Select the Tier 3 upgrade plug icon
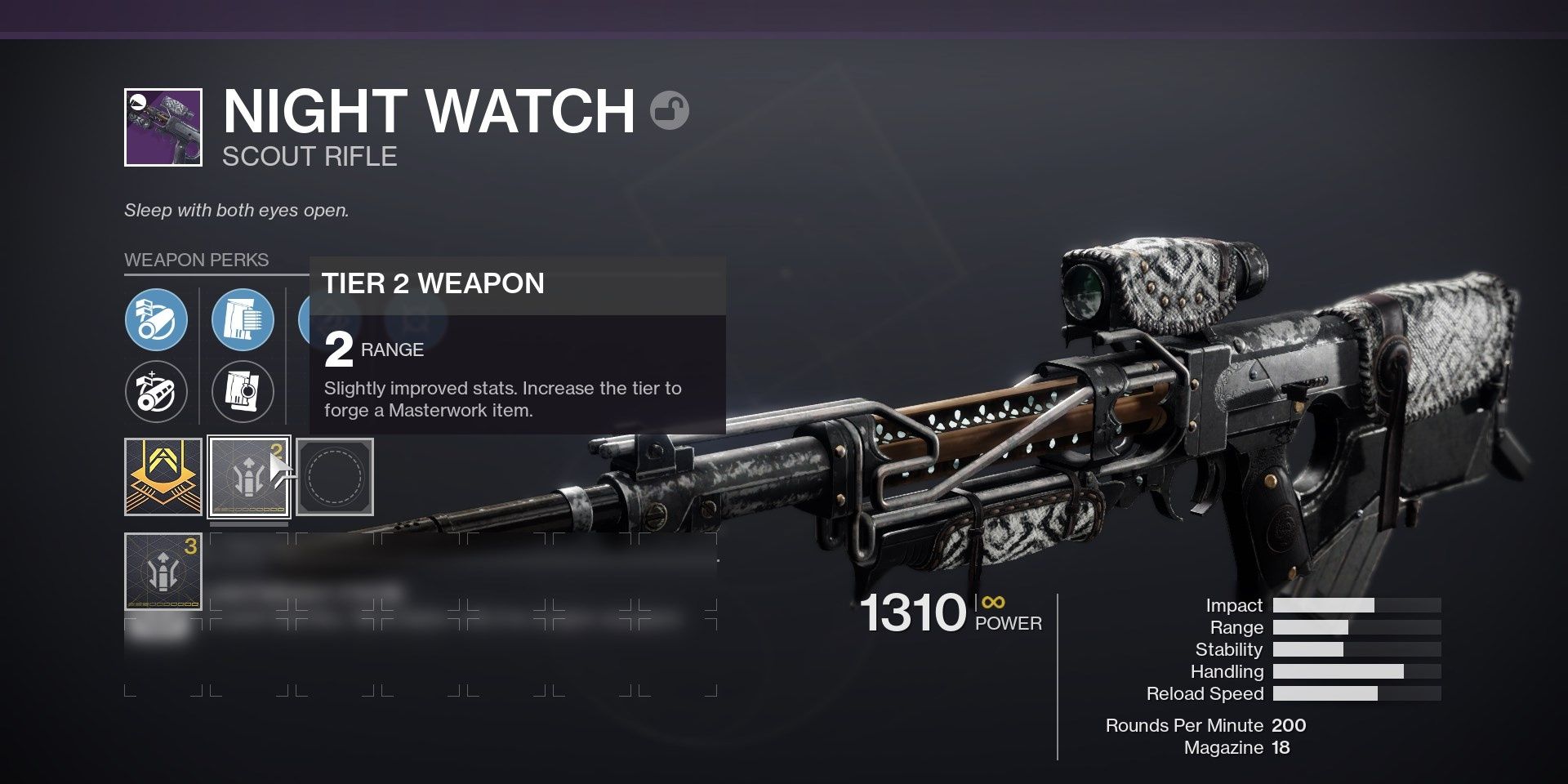1568x784 pixels. [x=164, y=572]
